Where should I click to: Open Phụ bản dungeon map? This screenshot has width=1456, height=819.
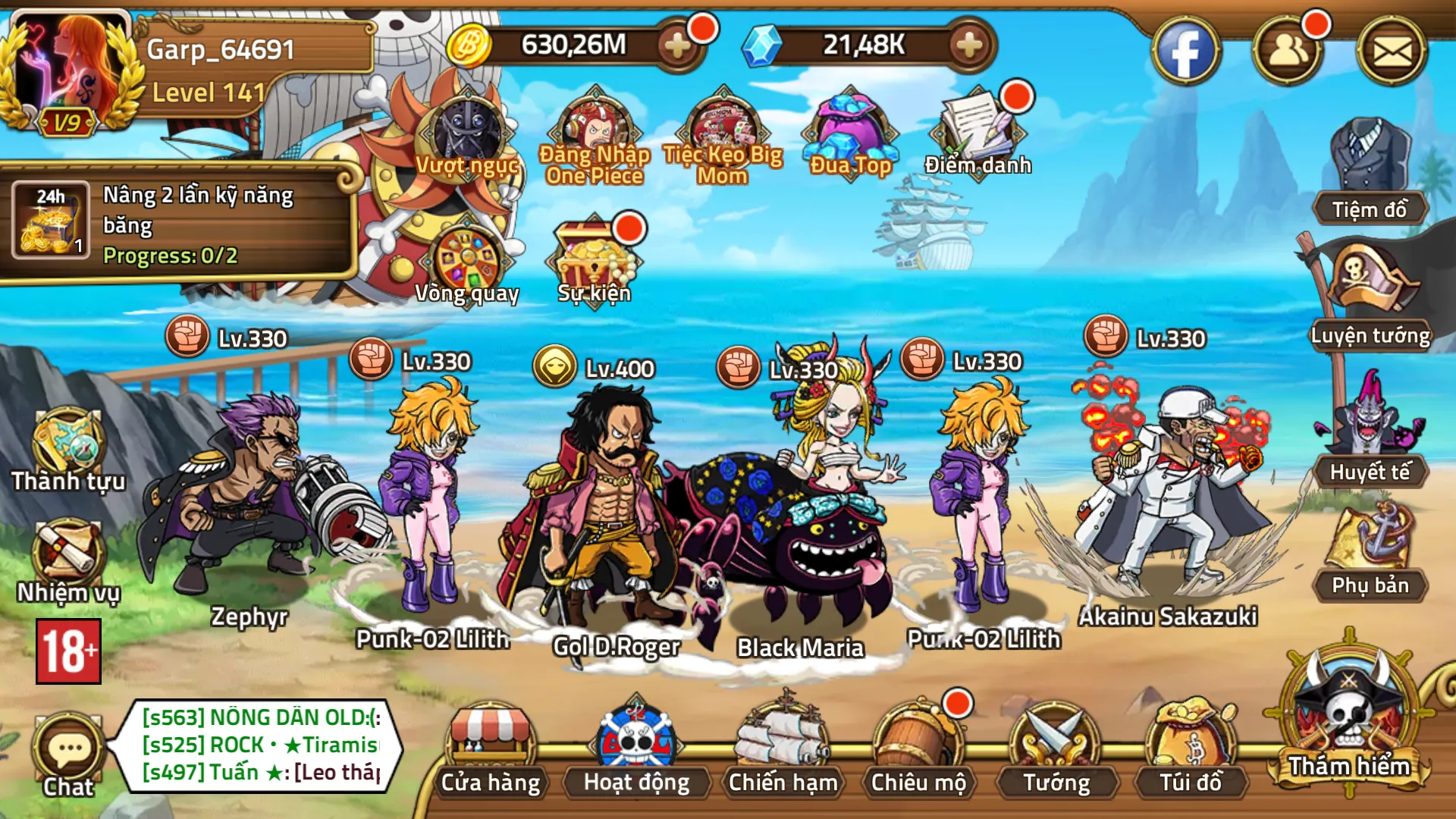tap(1370, 542)
